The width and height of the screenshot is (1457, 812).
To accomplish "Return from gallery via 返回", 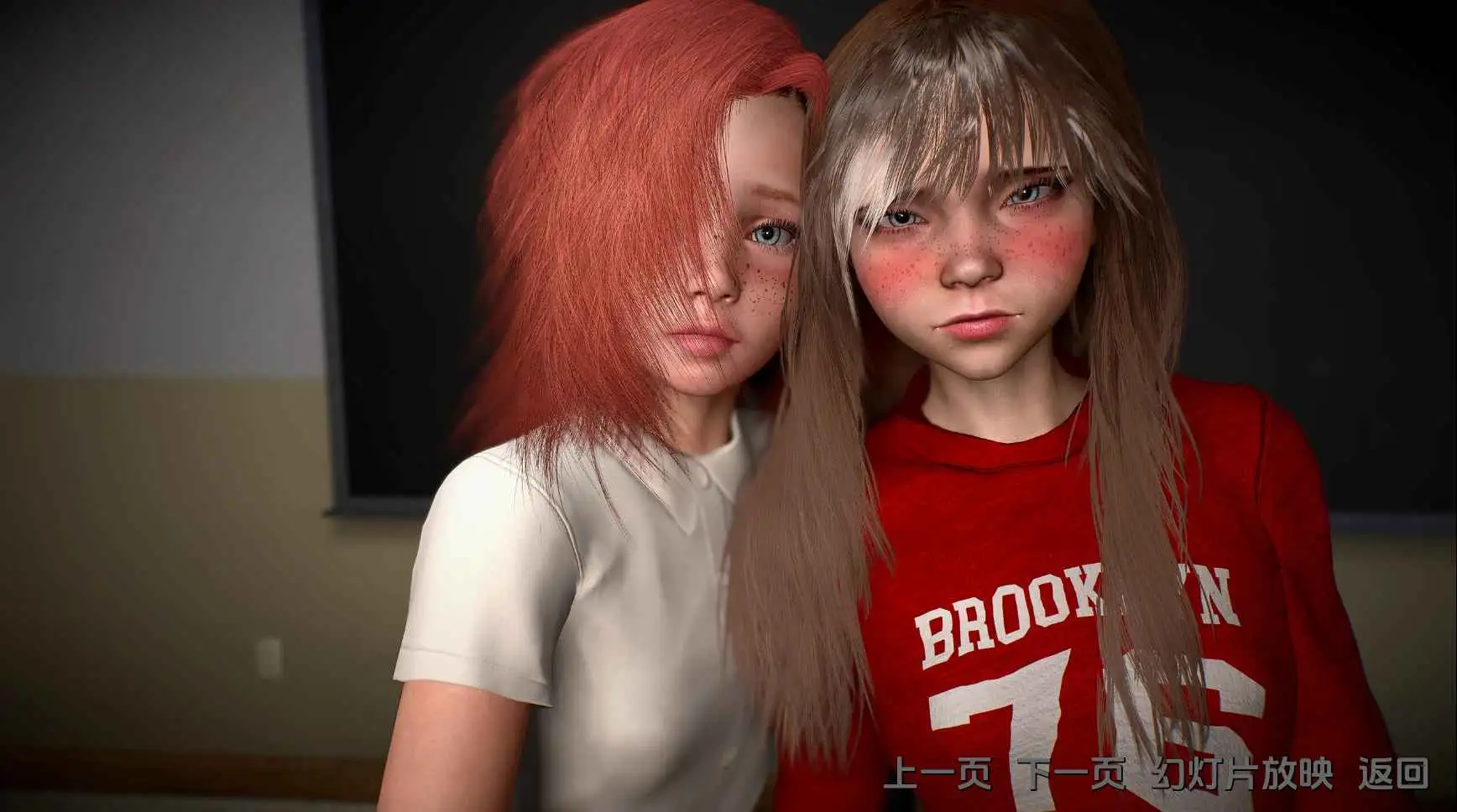I will [1393, 773].
